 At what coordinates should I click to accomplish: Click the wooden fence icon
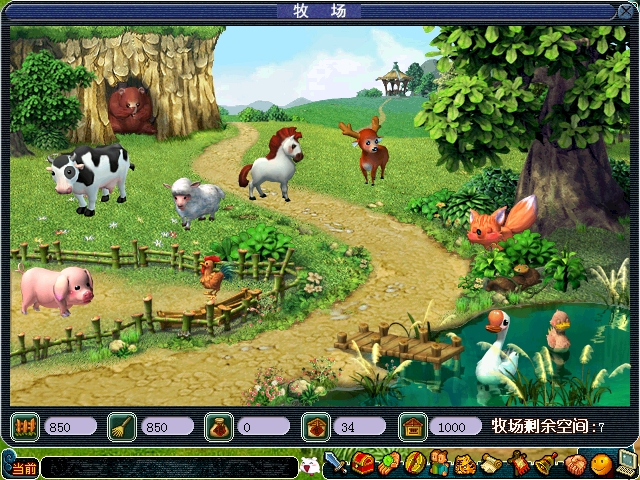(x=25, y=427)
